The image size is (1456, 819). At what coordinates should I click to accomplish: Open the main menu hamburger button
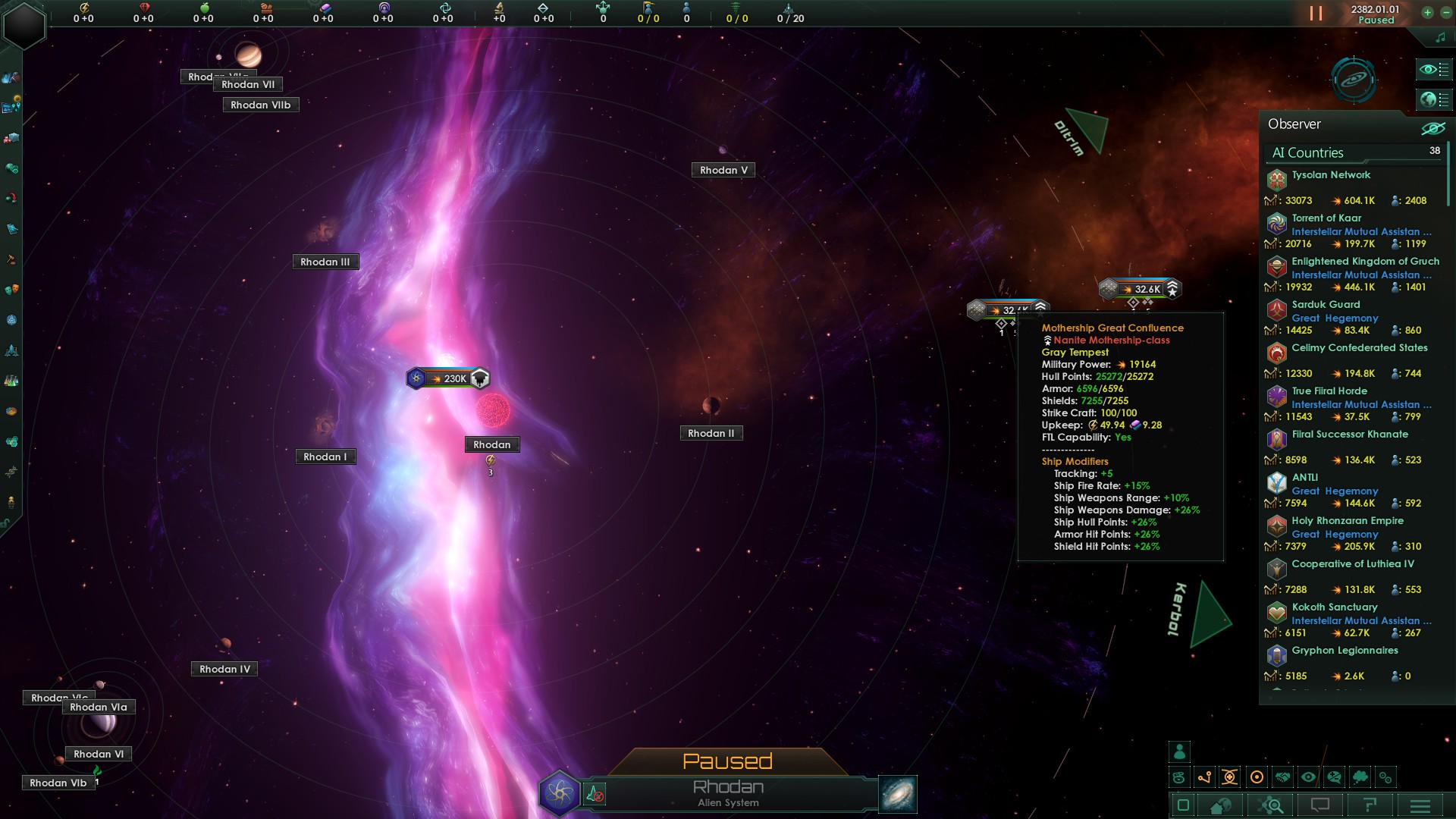[1420, 805]
